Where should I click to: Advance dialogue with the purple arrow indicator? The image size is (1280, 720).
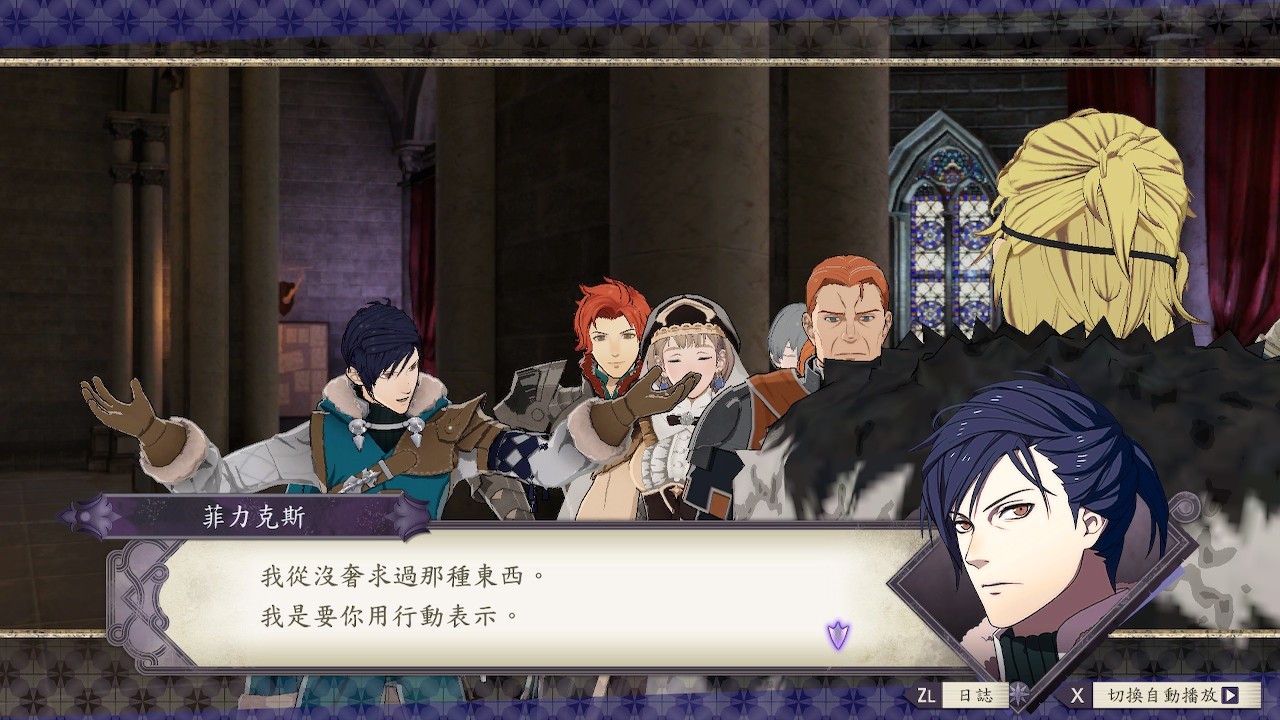click(837, 634)
